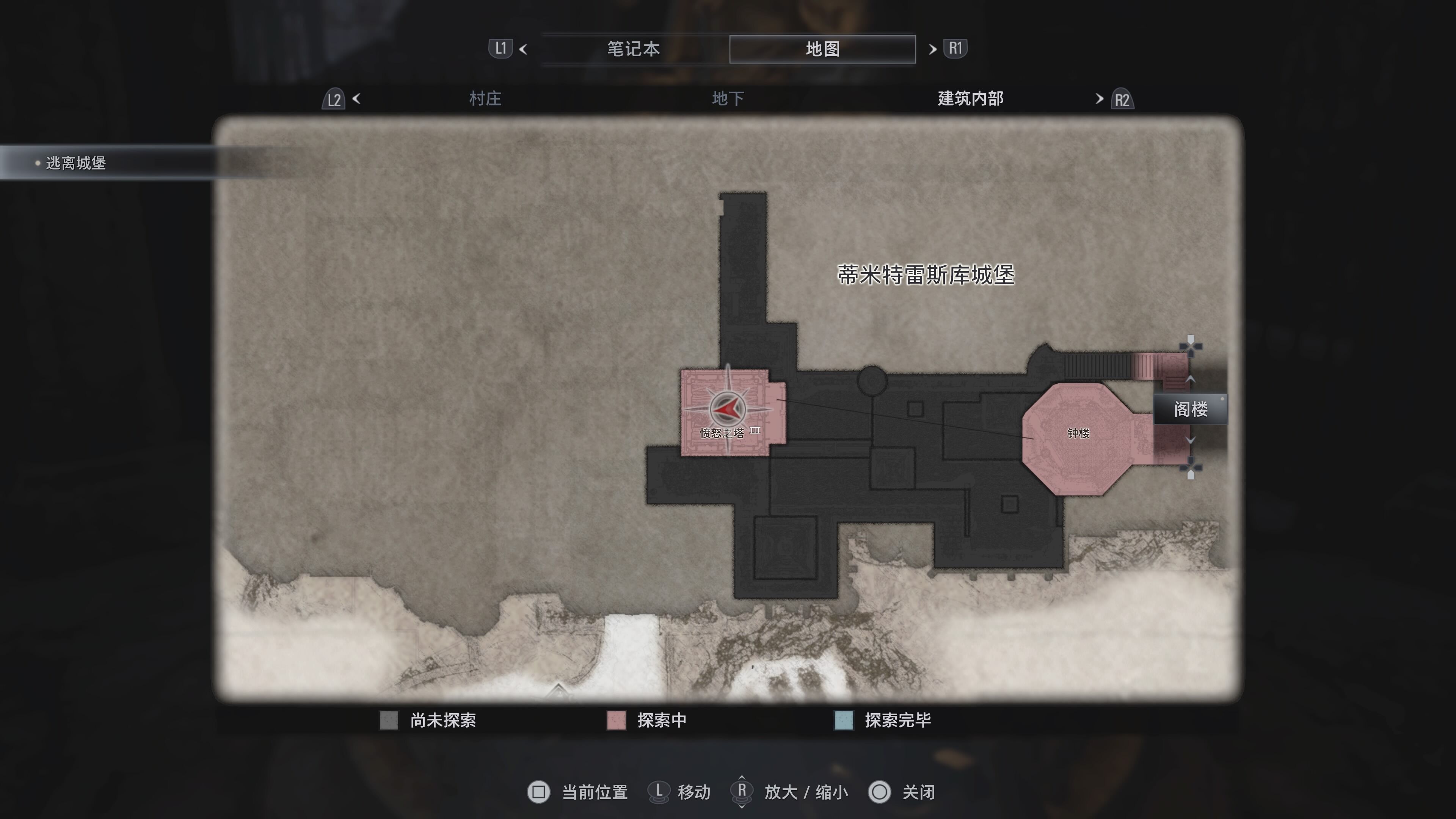Click the 愤怒之塔 room on the map
The height and width of the screenshot is (819, 1456).
(x=721, y=433)
